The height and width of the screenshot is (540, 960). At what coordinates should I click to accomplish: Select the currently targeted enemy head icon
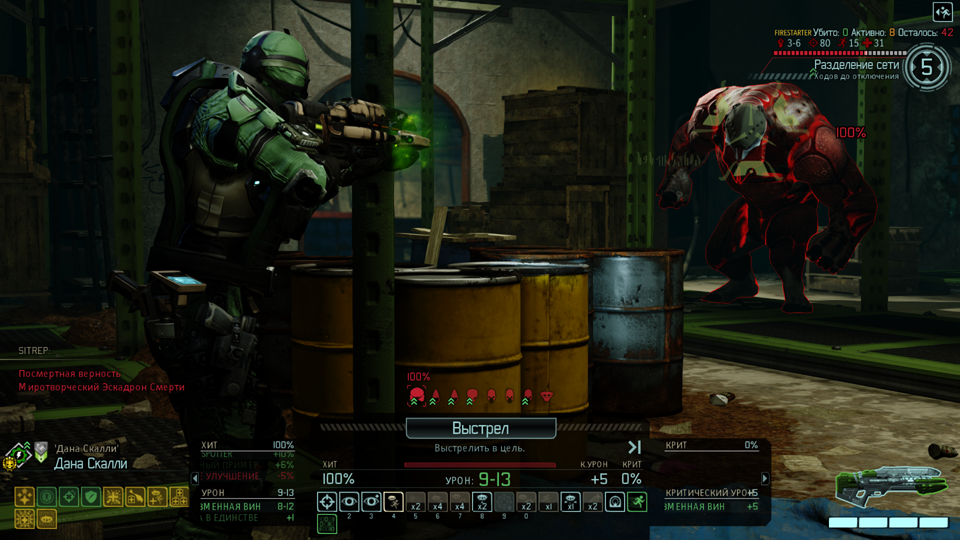[x=418, y=397]
